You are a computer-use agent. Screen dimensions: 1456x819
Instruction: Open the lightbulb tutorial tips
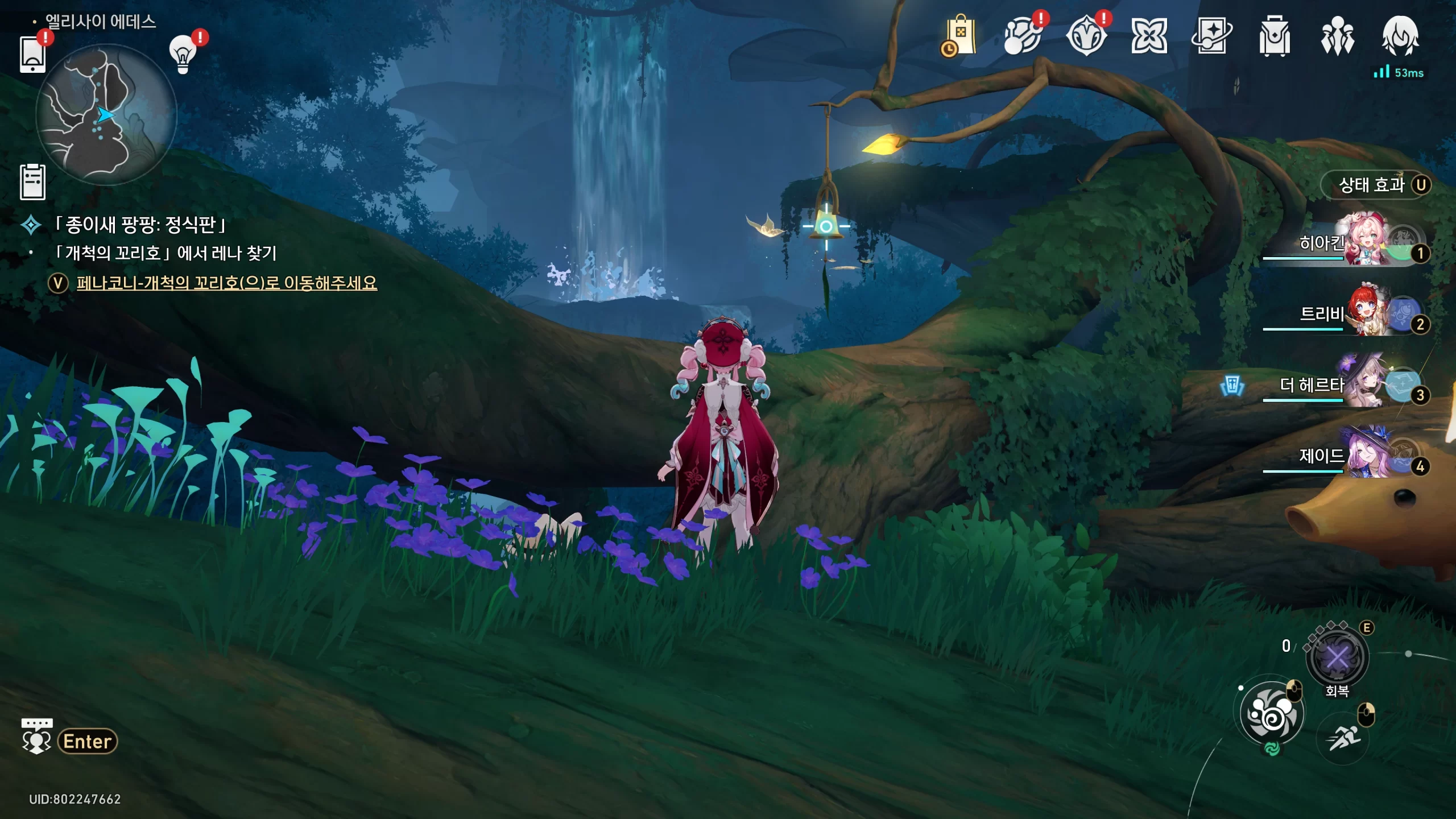(x=183, y=55)
